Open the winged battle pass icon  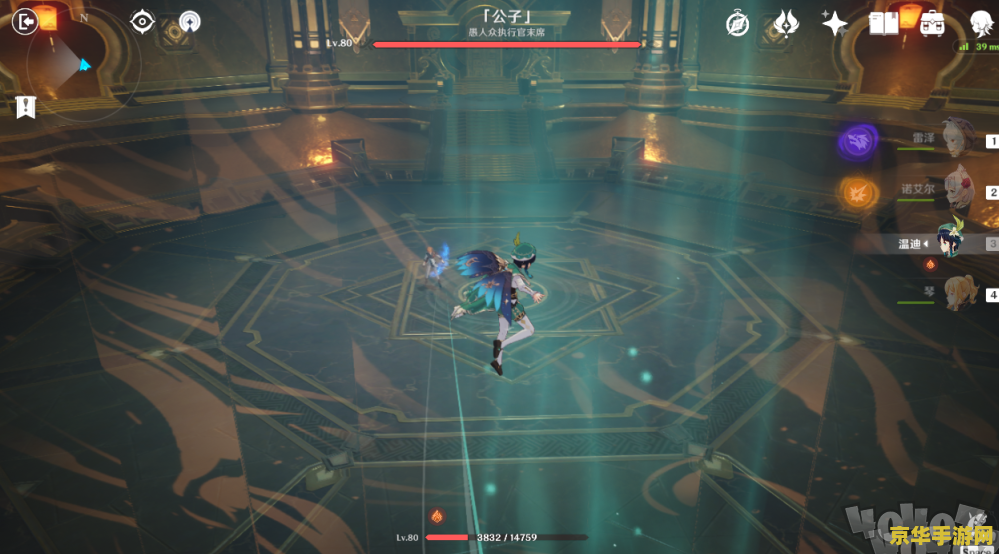tap(787, 24)
